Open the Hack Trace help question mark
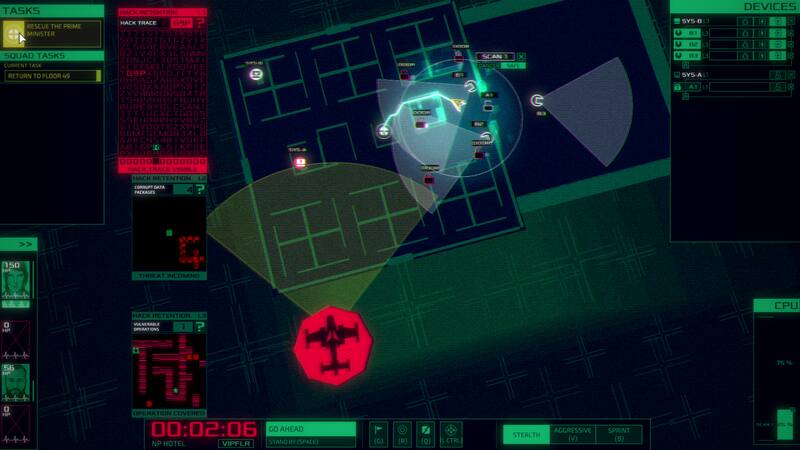This screenshot has height=450, width=800. (201, 21)
